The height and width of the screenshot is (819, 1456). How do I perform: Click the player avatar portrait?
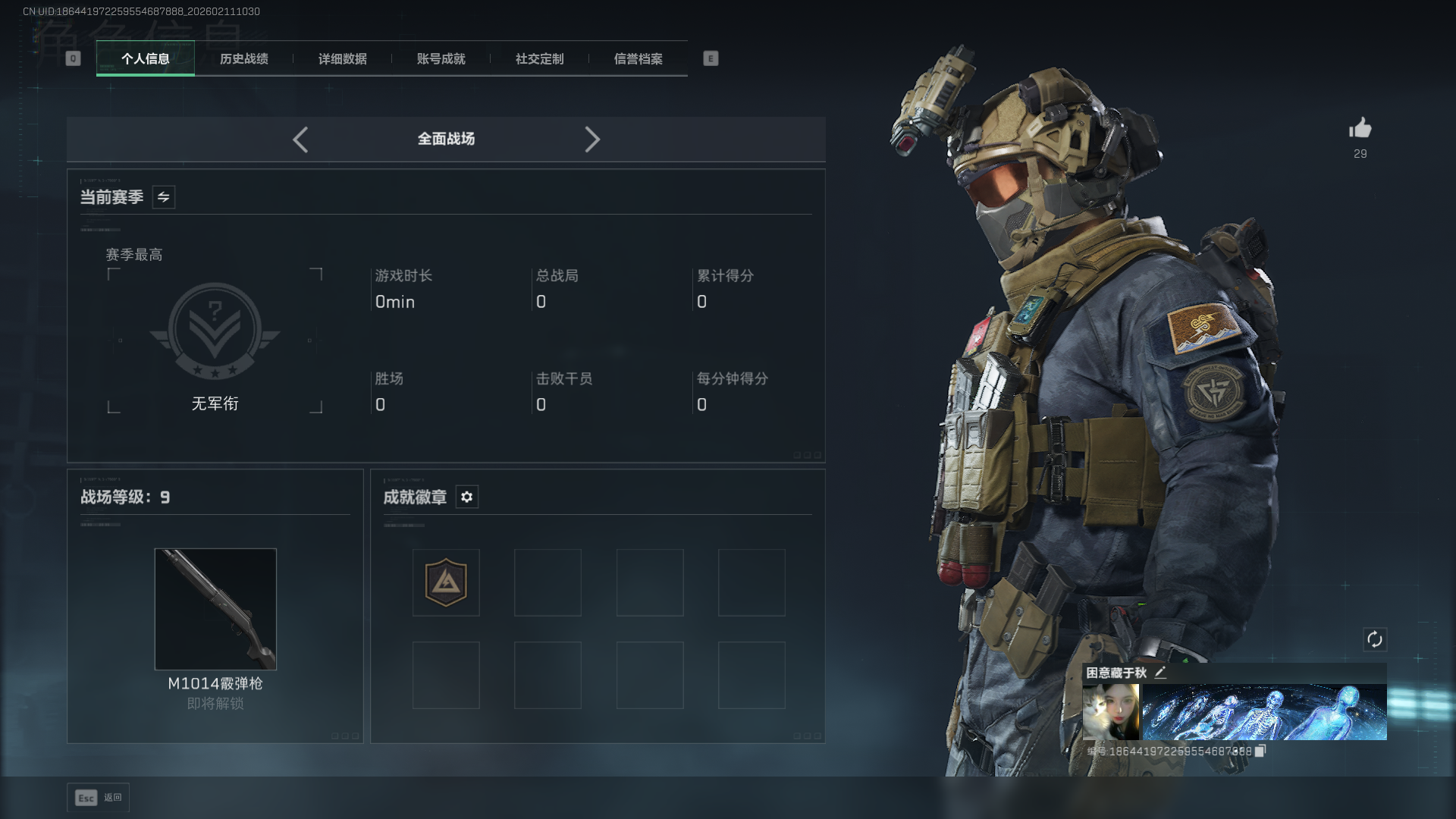point(1110,712)
